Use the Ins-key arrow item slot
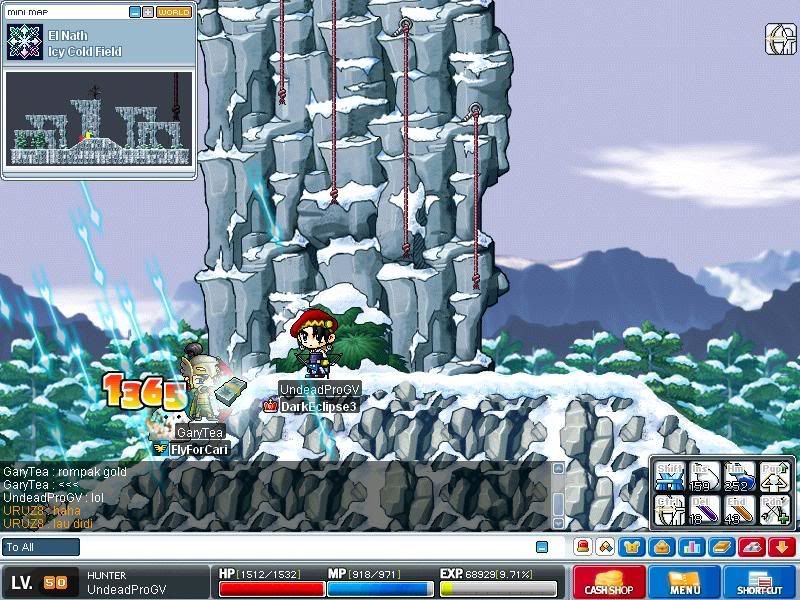Image resolution: width=800 pixels, height=600 pixels. click(x=704, y=476)
